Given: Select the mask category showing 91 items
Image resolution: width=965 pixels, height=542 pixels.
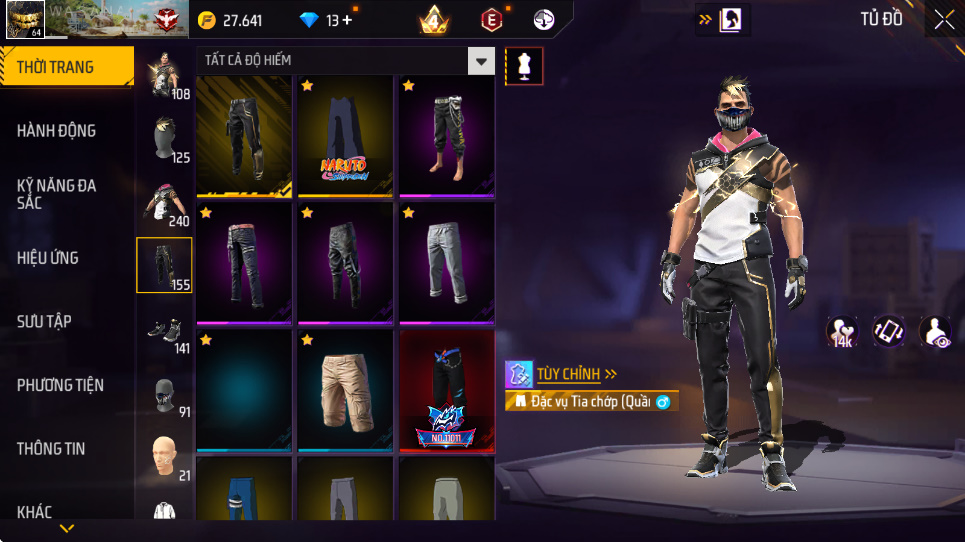Looking at the screenshot, I should point(164,394).
